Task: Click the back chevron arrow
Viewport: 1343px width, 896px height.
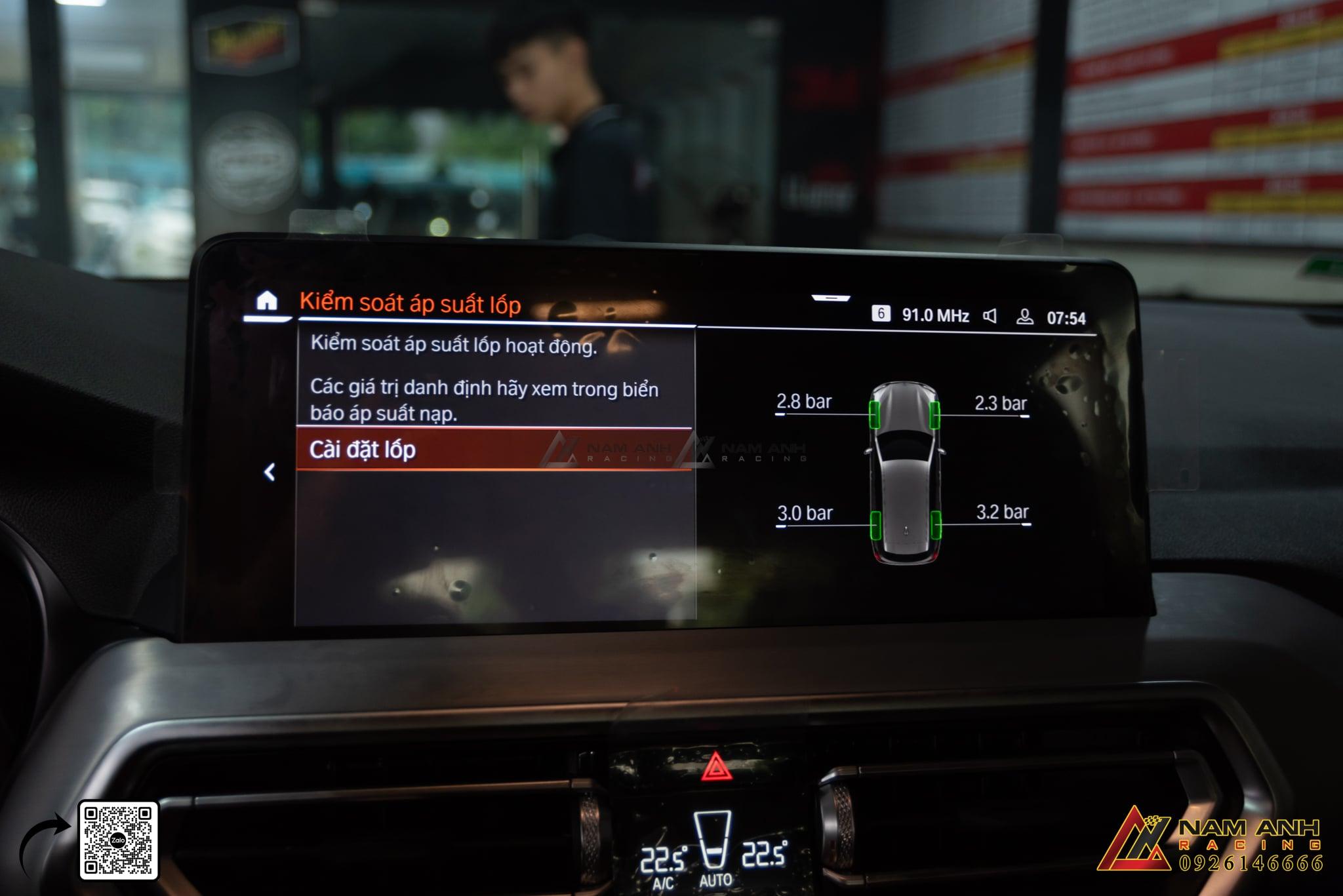Action: (x=269, y=472)
